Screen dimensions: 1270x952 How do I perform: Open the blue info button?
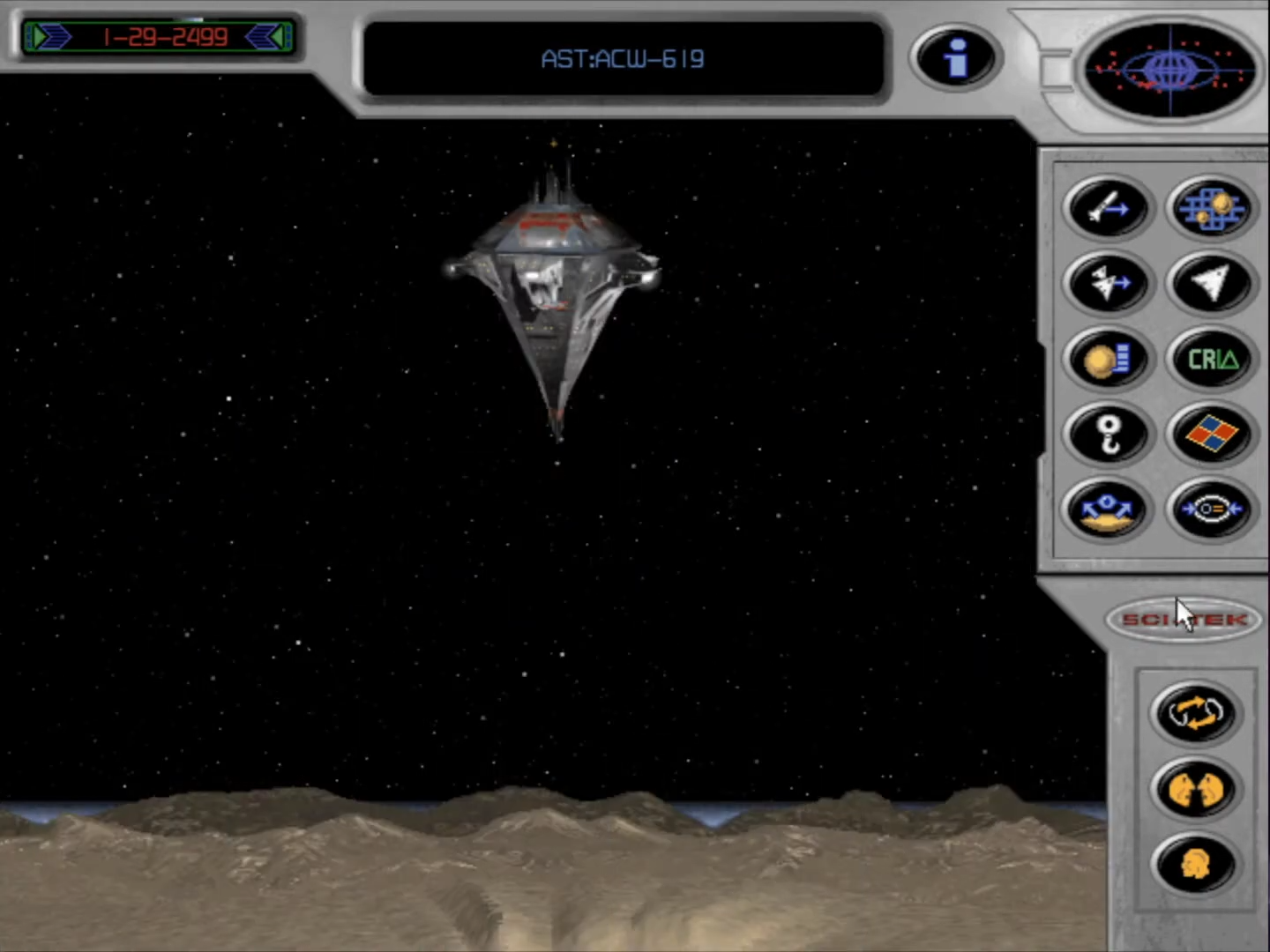pos(955,58)
